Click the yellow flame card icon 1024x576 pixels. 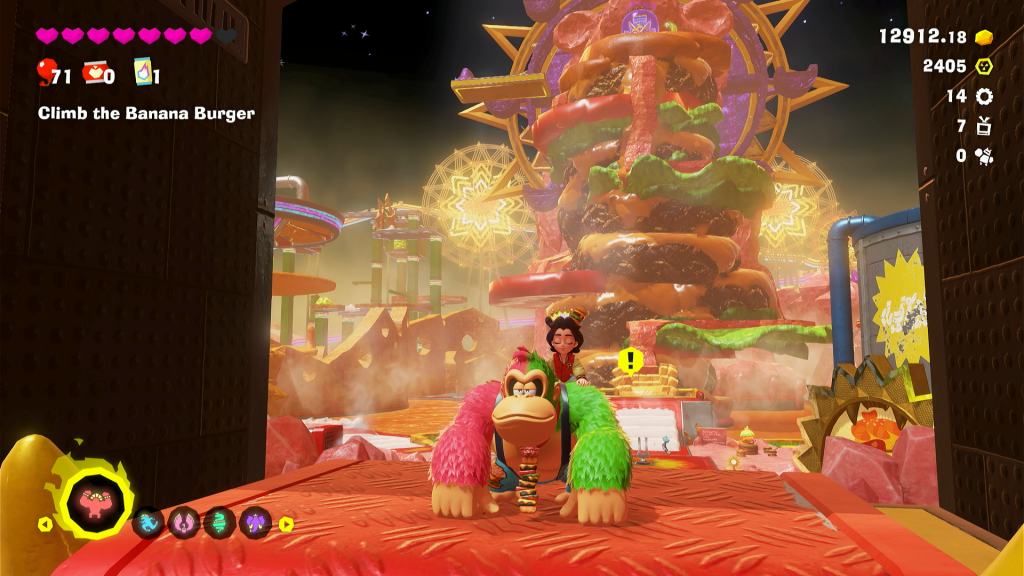(x=141, y=73)
